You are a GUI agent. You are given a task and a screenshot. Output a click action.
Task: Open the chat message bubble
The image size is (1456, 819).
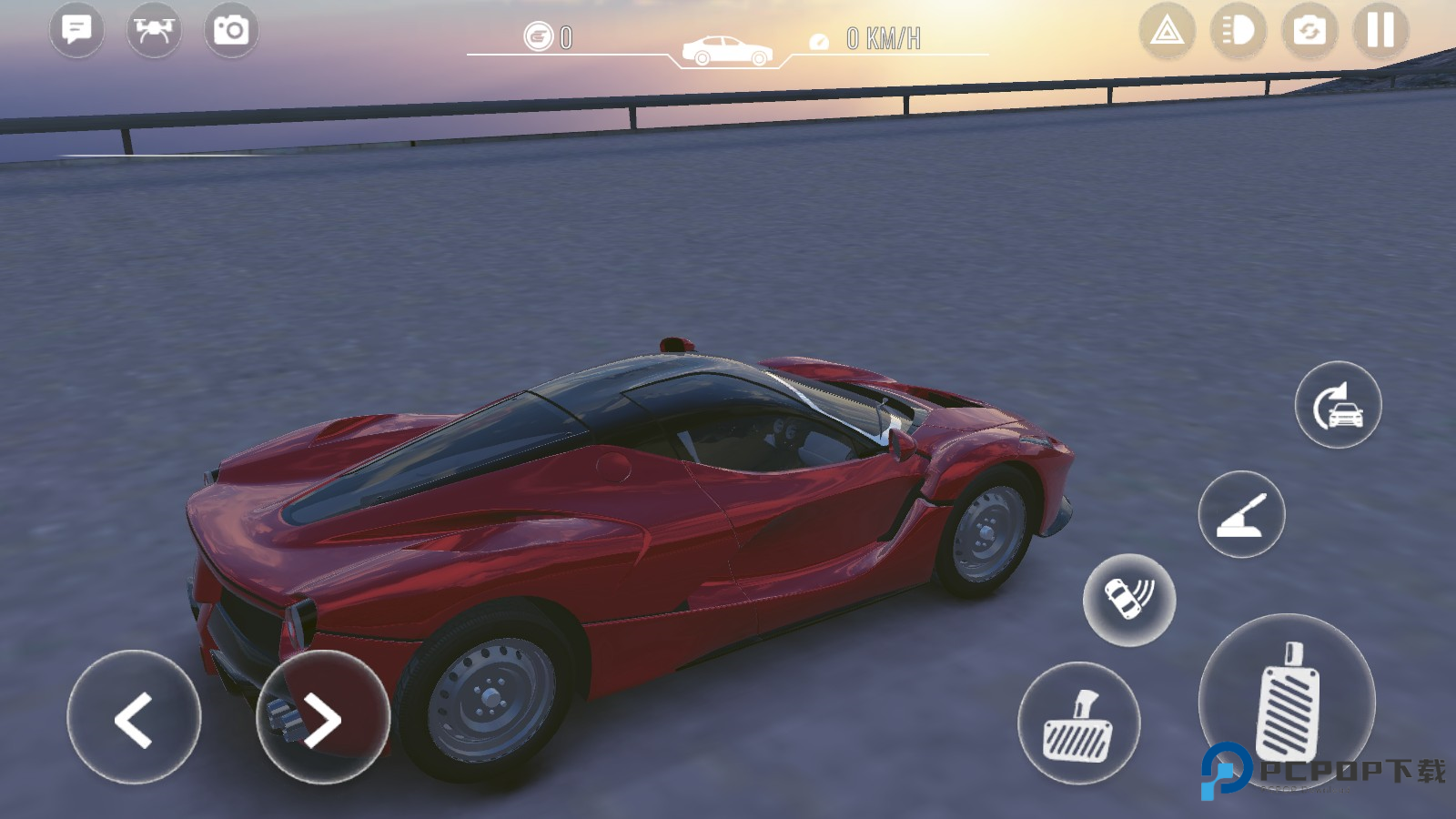(76, 30)
